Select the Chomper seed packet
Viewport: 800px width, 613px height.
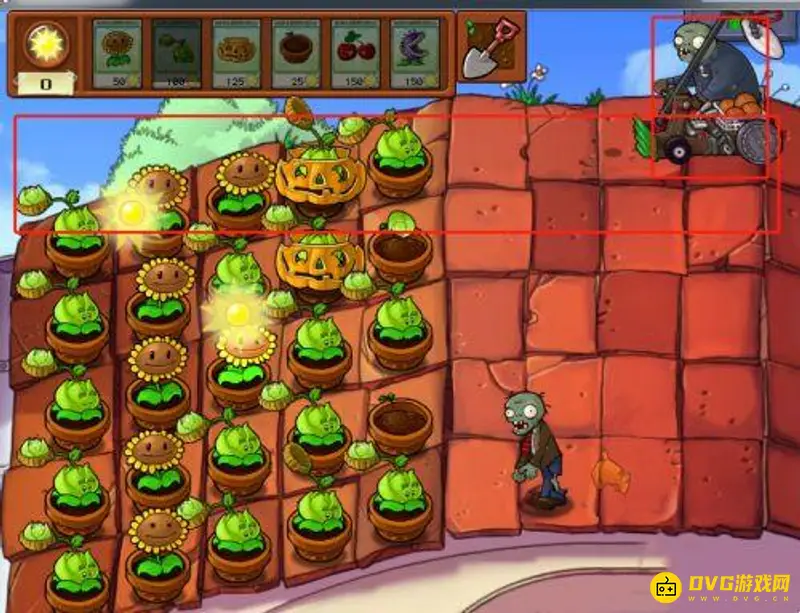click(x=414, y=52)
